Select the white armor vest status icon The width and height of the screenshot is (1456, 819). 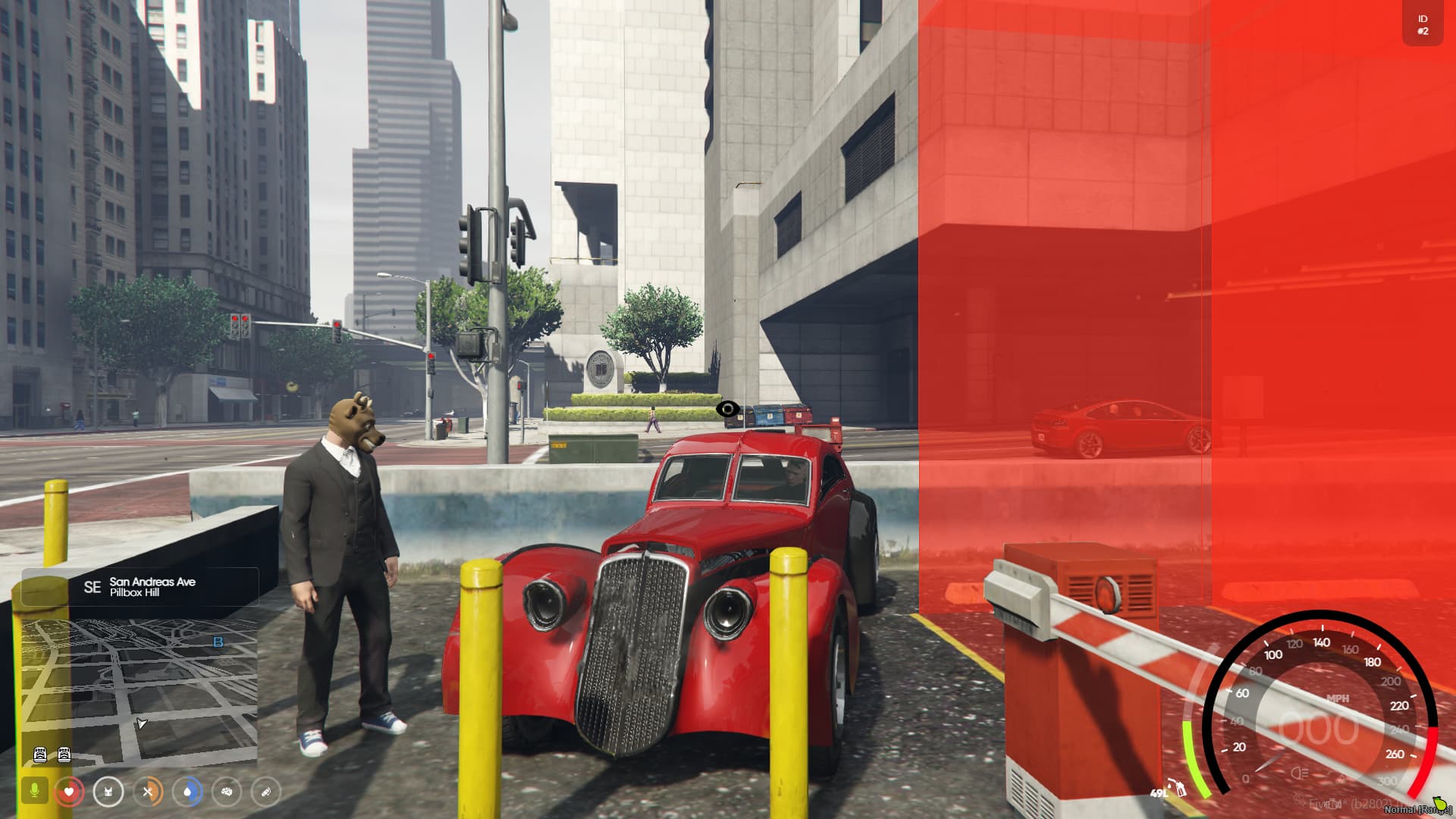point(108,792)
